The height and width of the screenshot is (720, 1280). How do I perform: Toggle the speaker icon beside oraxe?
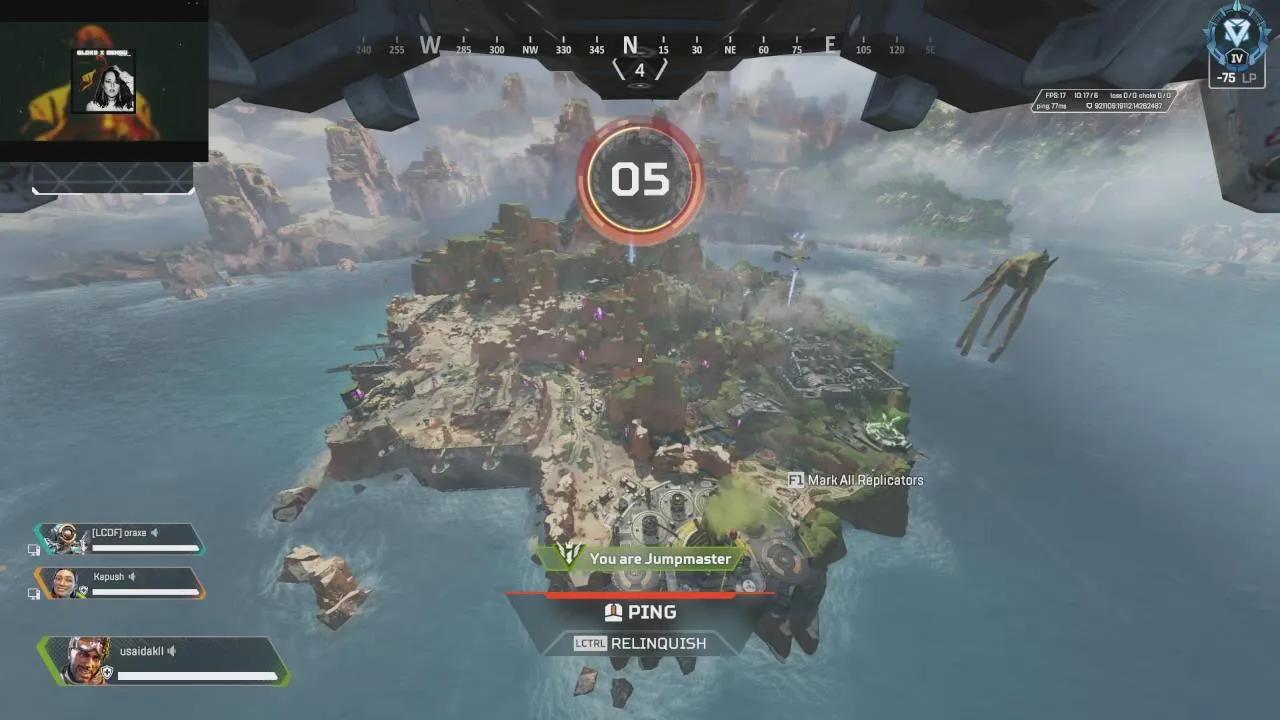[x=155, y=533]
